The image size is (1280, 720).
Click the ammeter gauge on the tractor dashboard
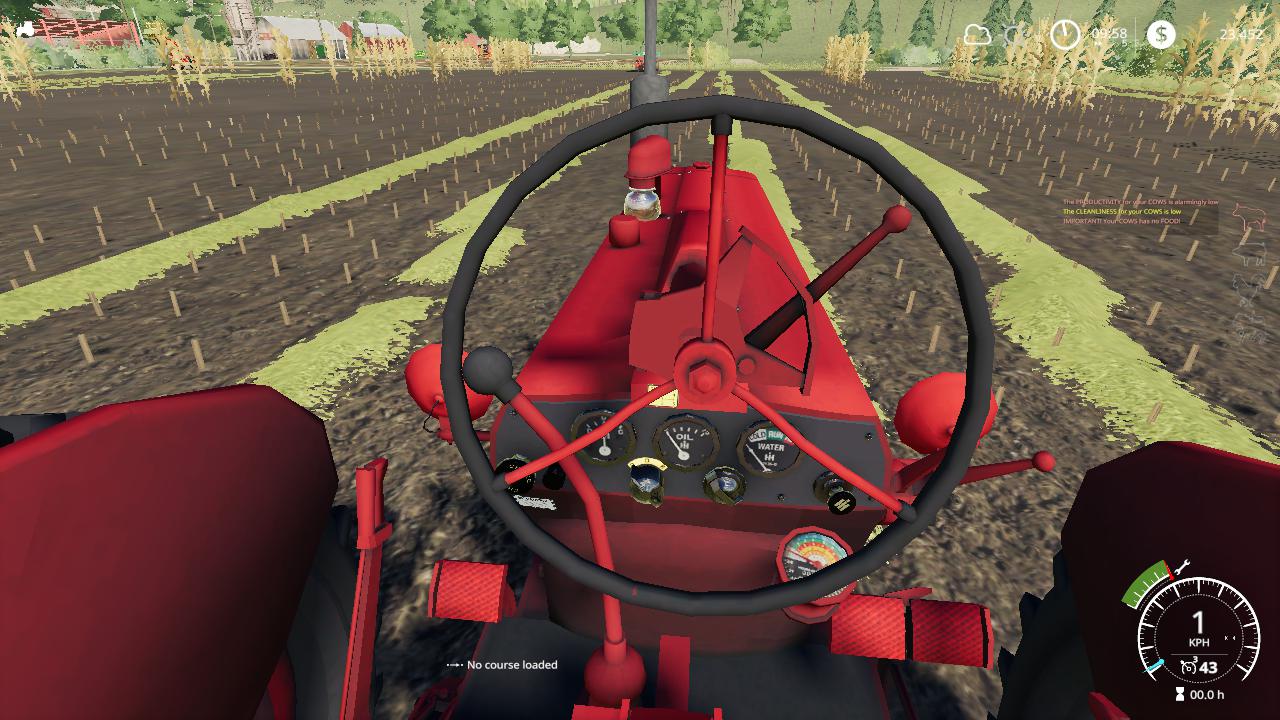click(605, 438)
